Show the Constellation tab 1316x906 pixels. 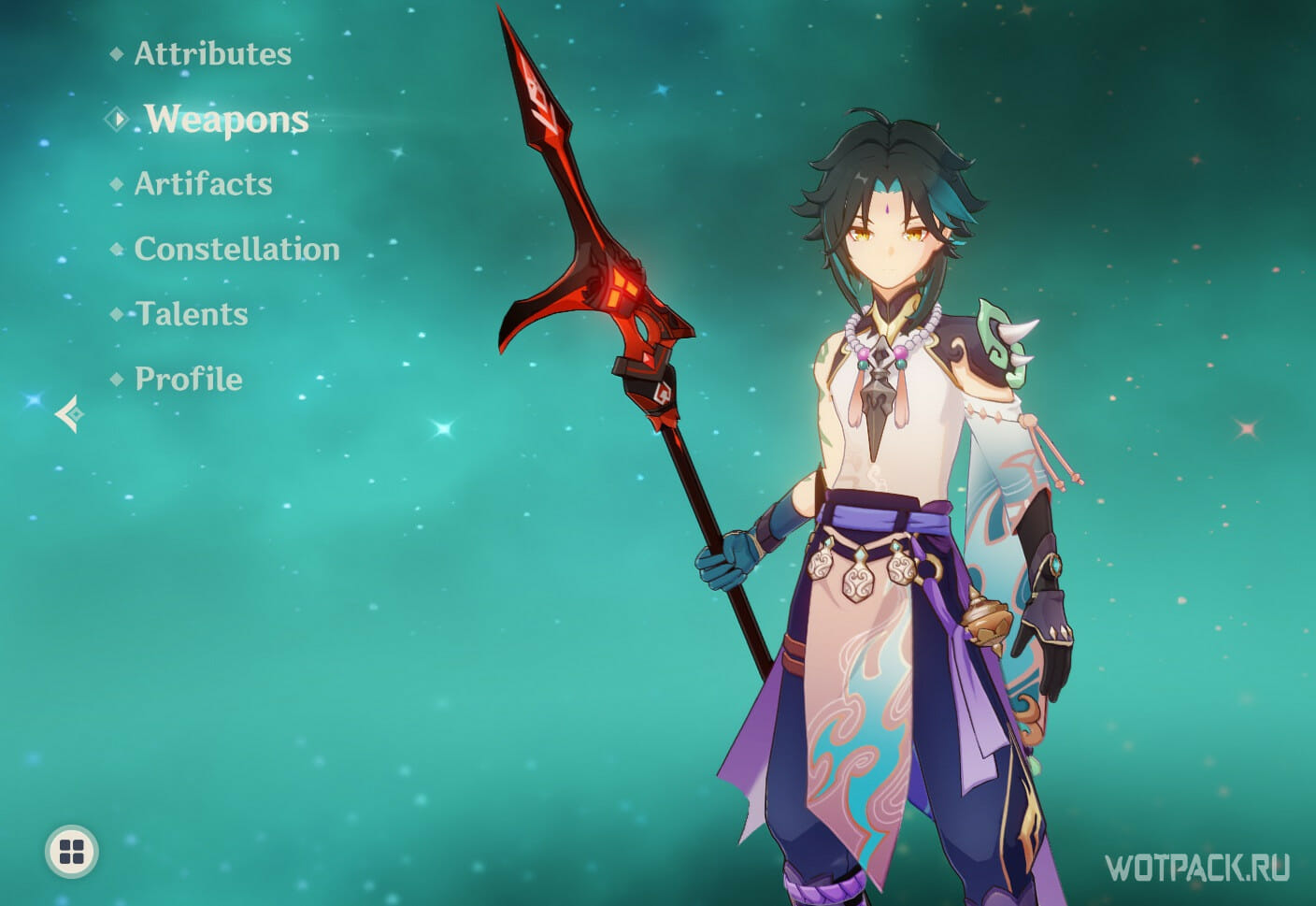(236, 249)
